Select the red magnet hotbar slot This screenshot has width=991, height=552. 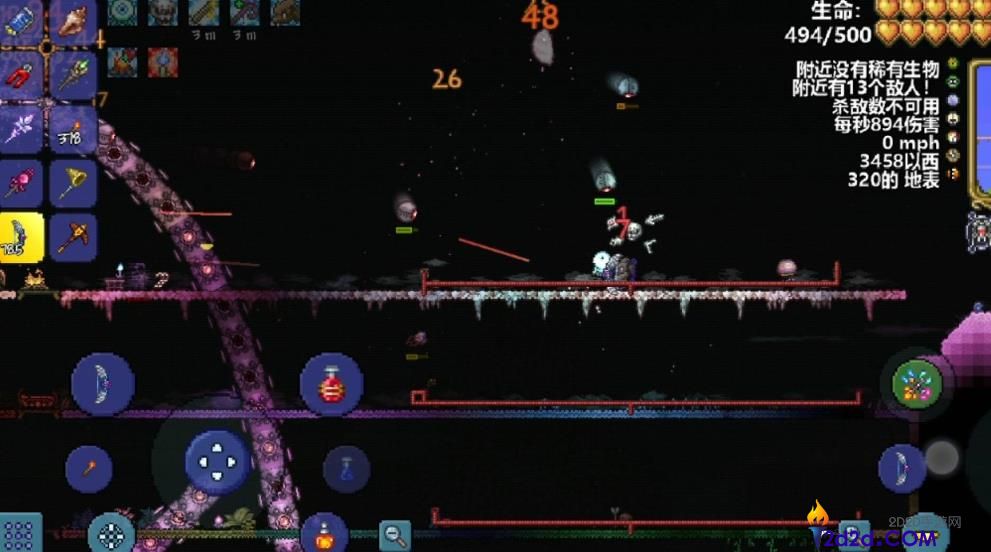point(21,74)
